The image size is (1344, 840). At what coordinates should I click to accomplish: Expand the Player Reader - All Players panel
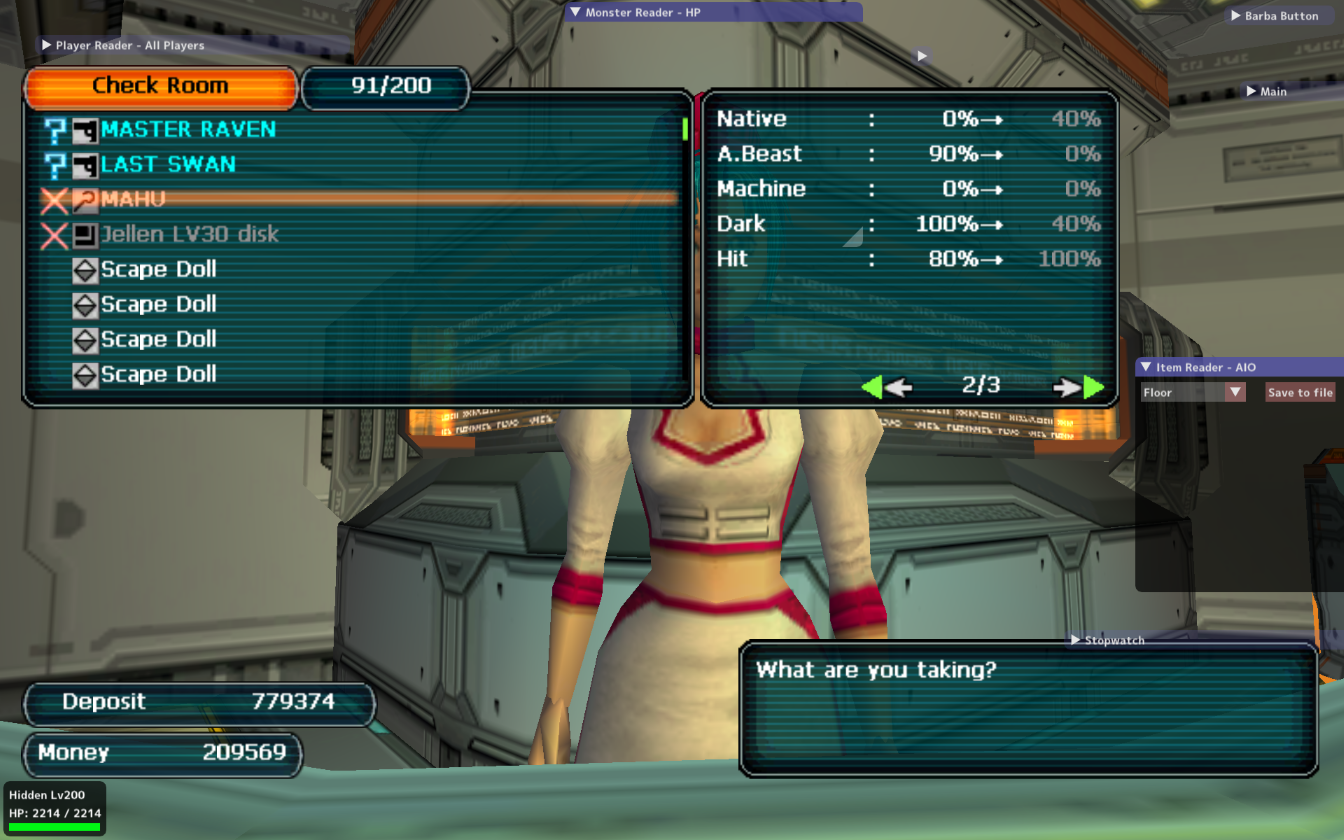click(x=46, y=45)
